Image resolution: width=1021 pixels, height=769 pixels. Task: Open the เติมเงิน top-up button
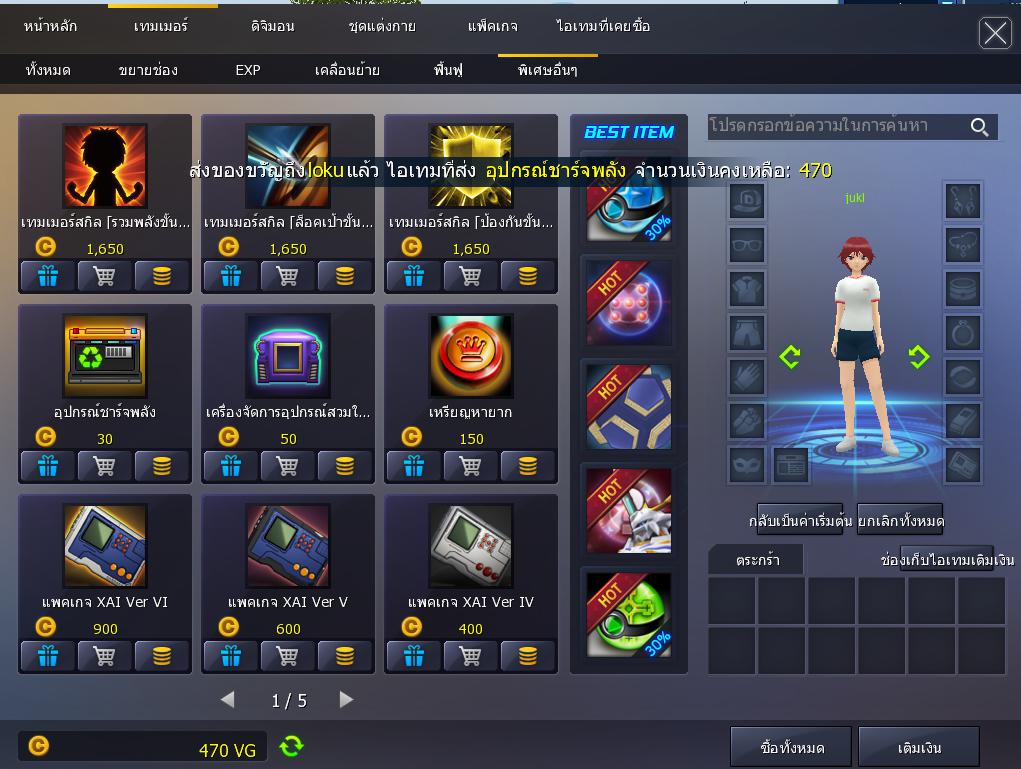pos(919,748)
